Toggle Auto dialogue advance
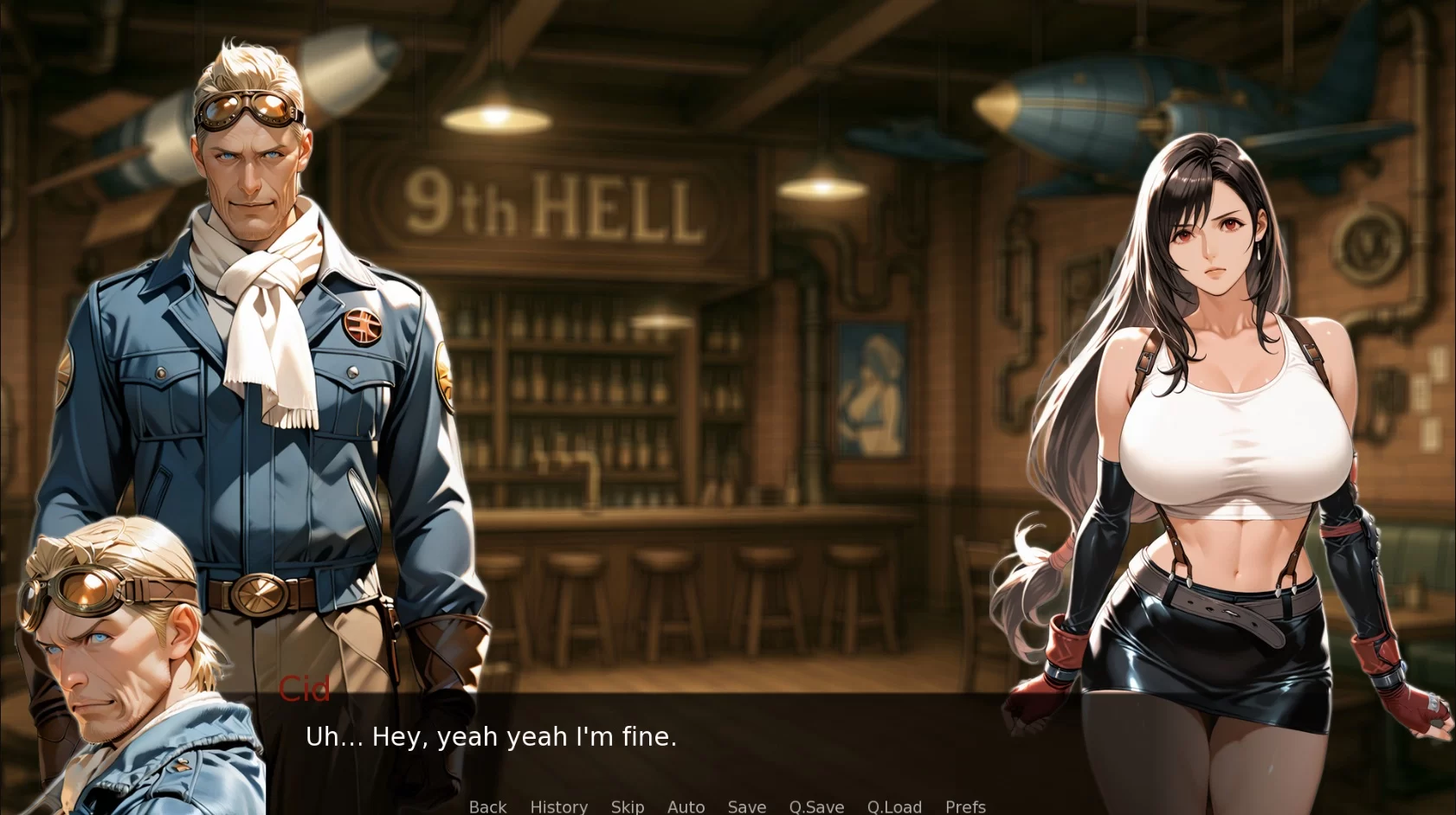The width and height of the screenshot is (1456, 815). tap(686, 806)
